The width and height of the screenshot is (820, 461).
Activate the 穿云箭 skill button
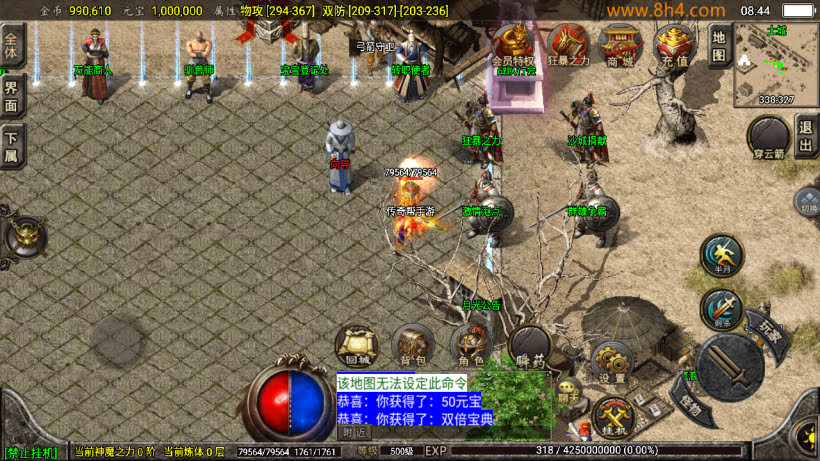point(769,138)
